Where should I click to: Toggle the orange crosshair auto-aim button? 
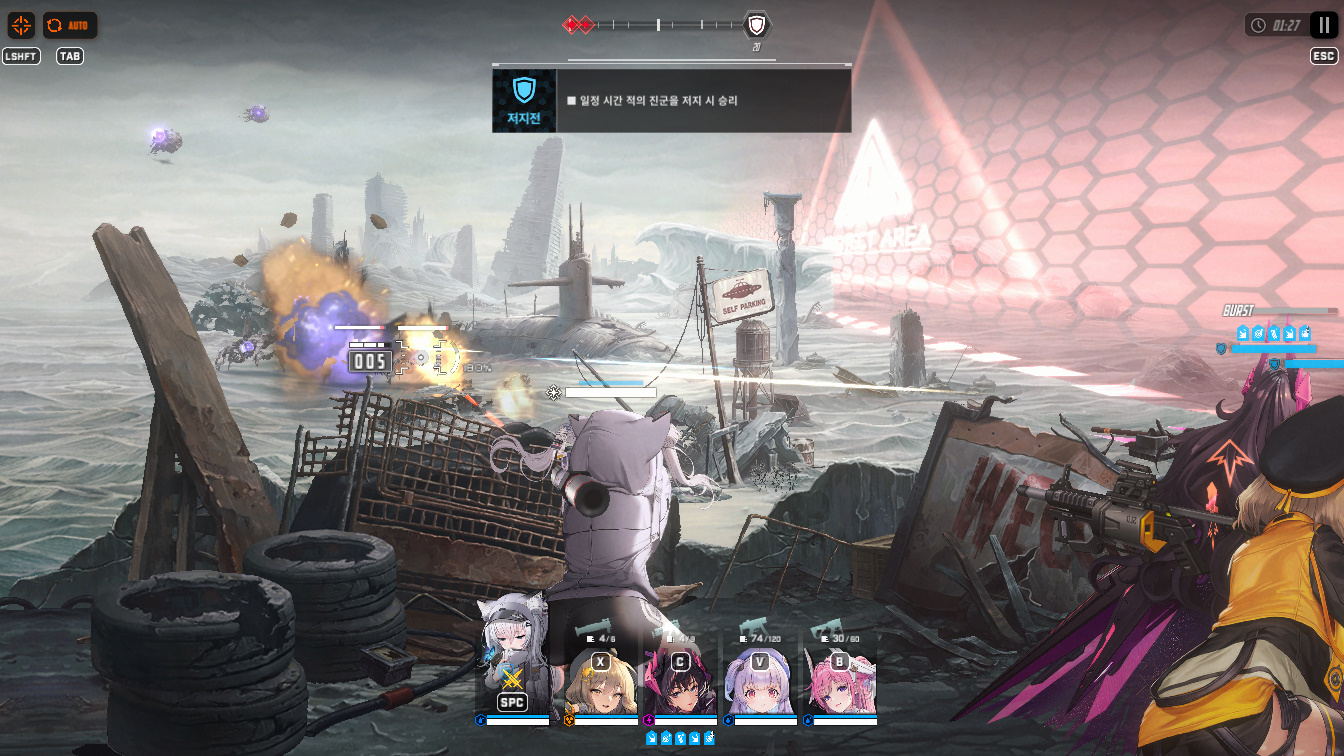click(x=21, y=25)
